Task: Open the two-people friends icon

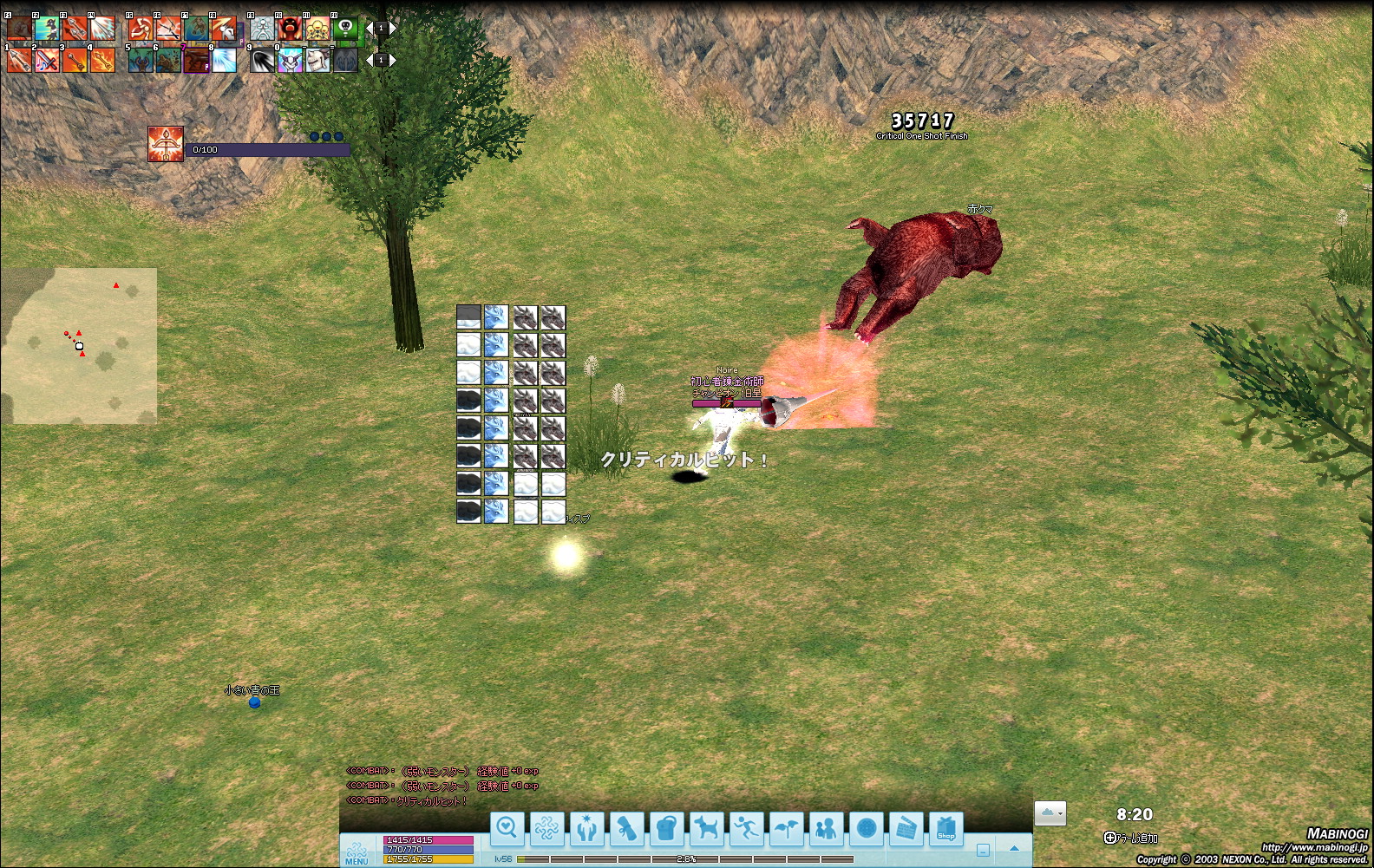Action: pos(827,829)
